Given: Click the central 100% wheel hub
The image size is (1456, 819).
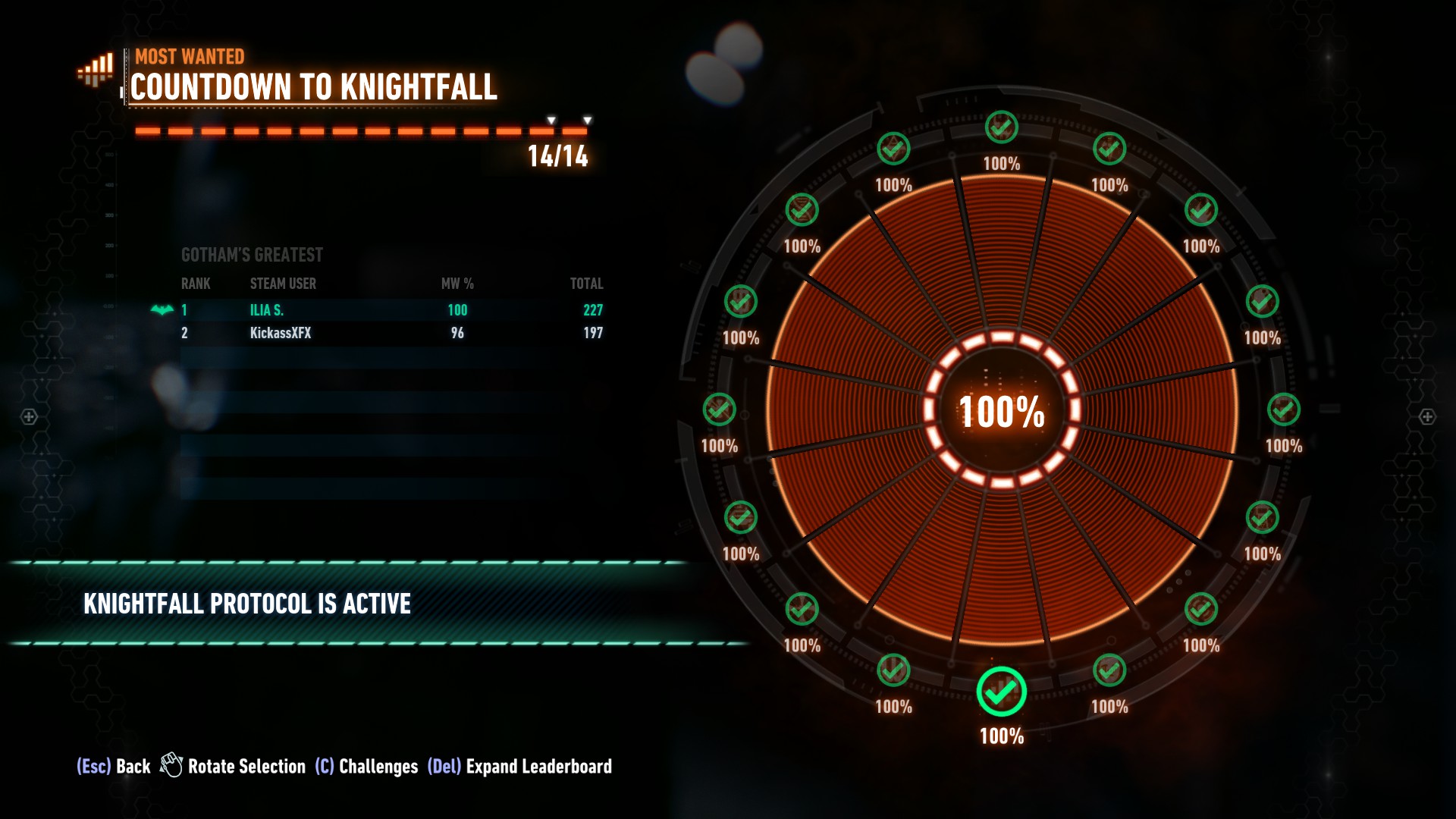Looking at the screenshot, I should pyautogui.click(x=1001, y=411).
